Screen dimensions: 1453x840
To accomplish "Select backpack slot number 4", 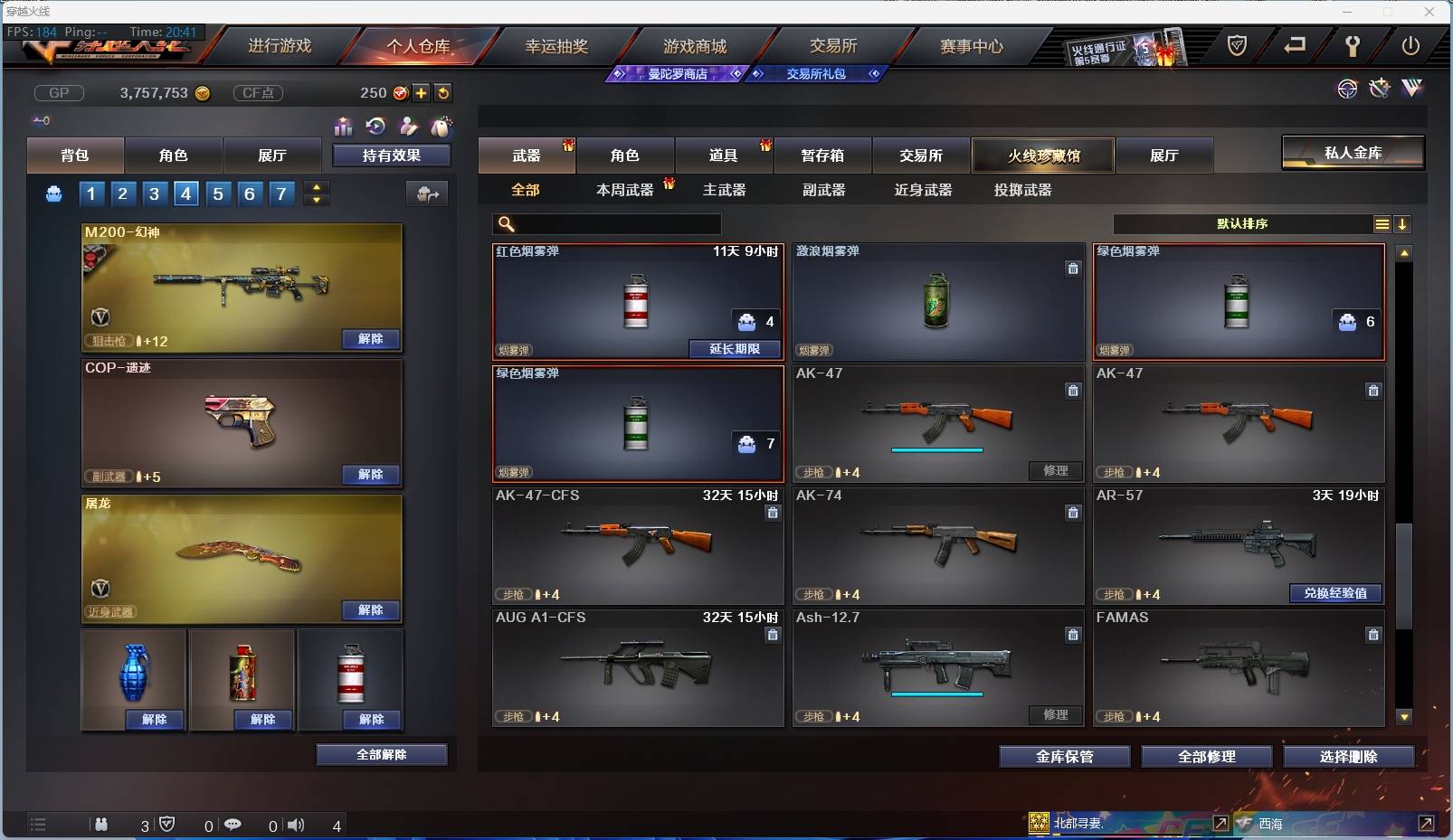I will (x=185, y=193).
